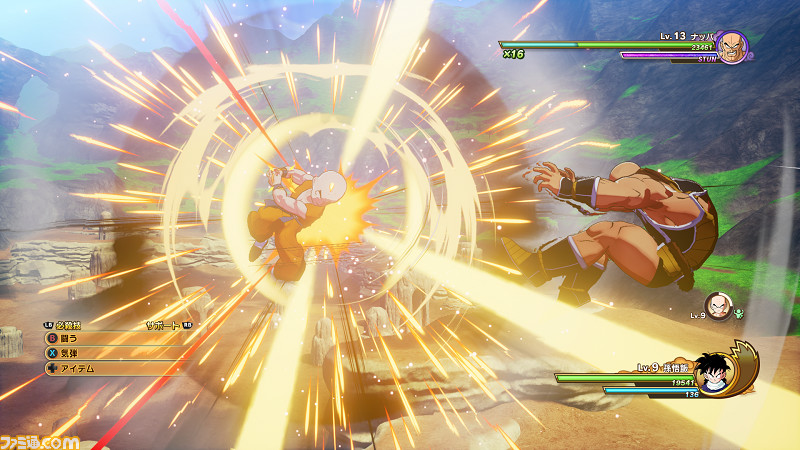Select Gohan's player portrait
The width and height of the screenshot is (800, 450).
click(x=714, y=371)
